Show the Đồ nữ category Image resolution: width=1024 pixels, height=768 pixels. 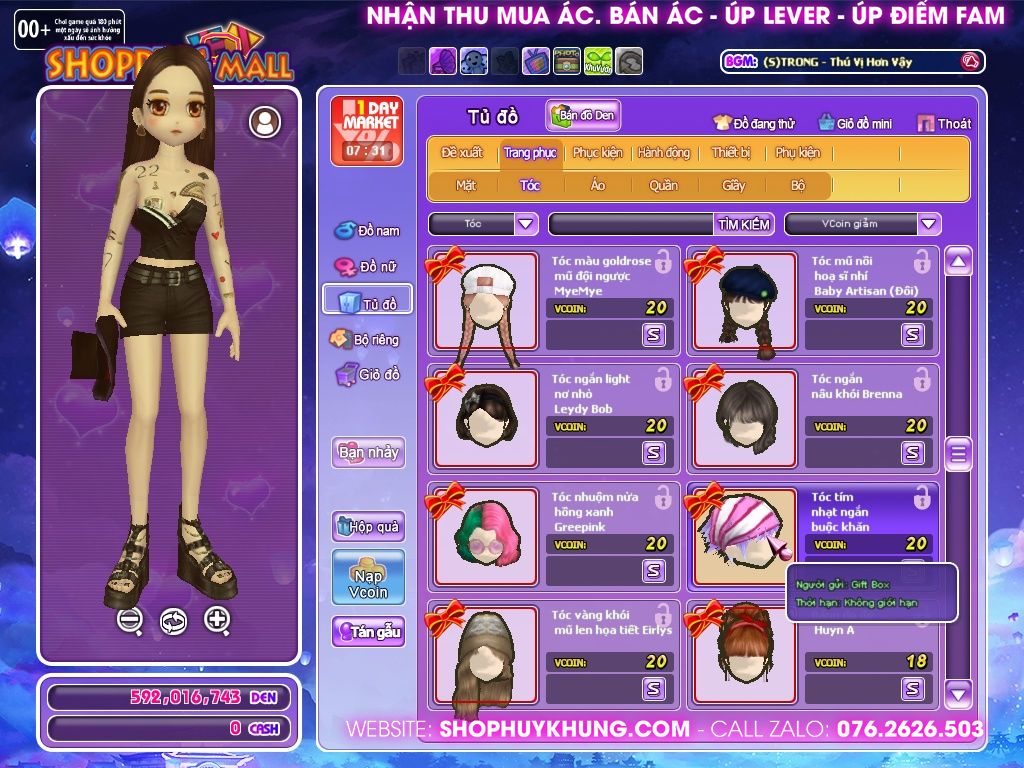coord(368,267)
